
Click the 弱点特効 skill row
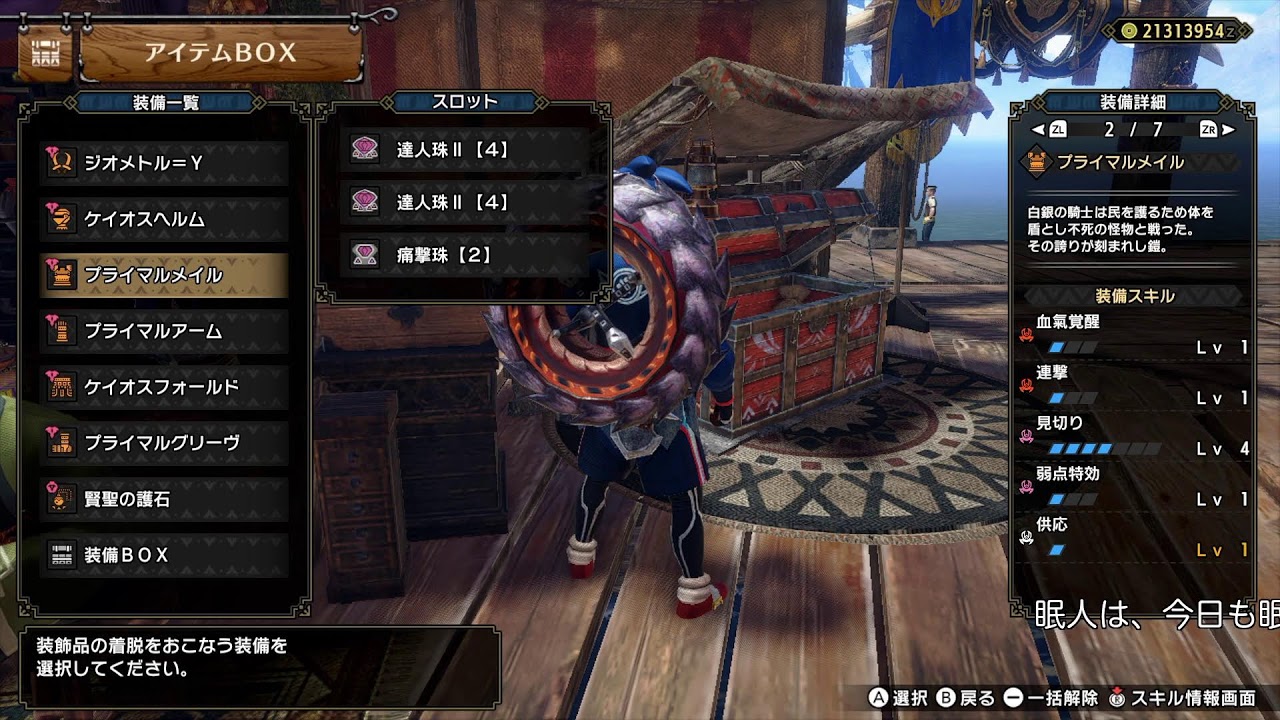(1134, 486)
